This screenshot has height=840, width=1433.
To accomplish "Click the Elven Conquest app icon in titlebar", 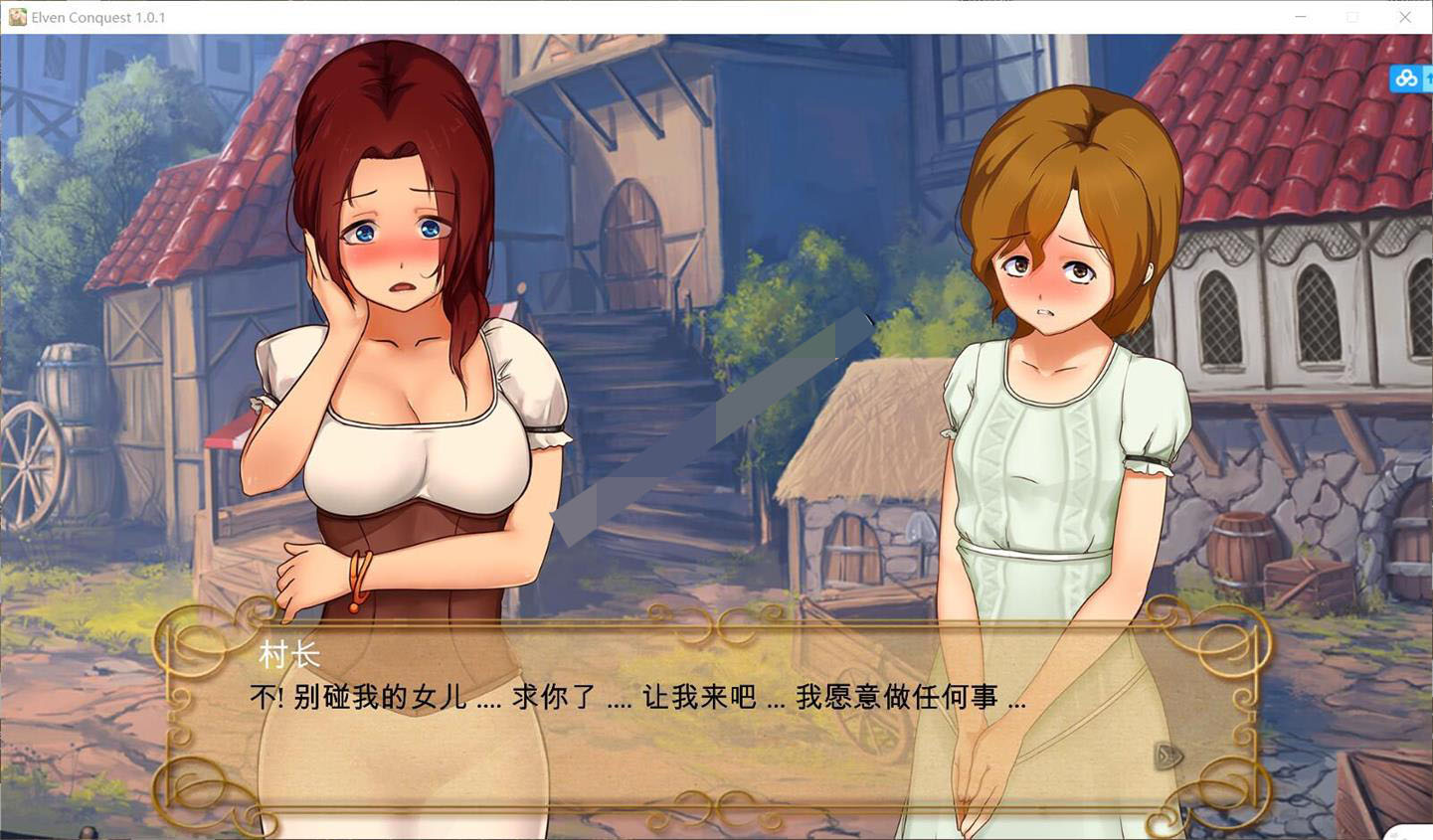I will pyautogui.click(x=19, y=17).
